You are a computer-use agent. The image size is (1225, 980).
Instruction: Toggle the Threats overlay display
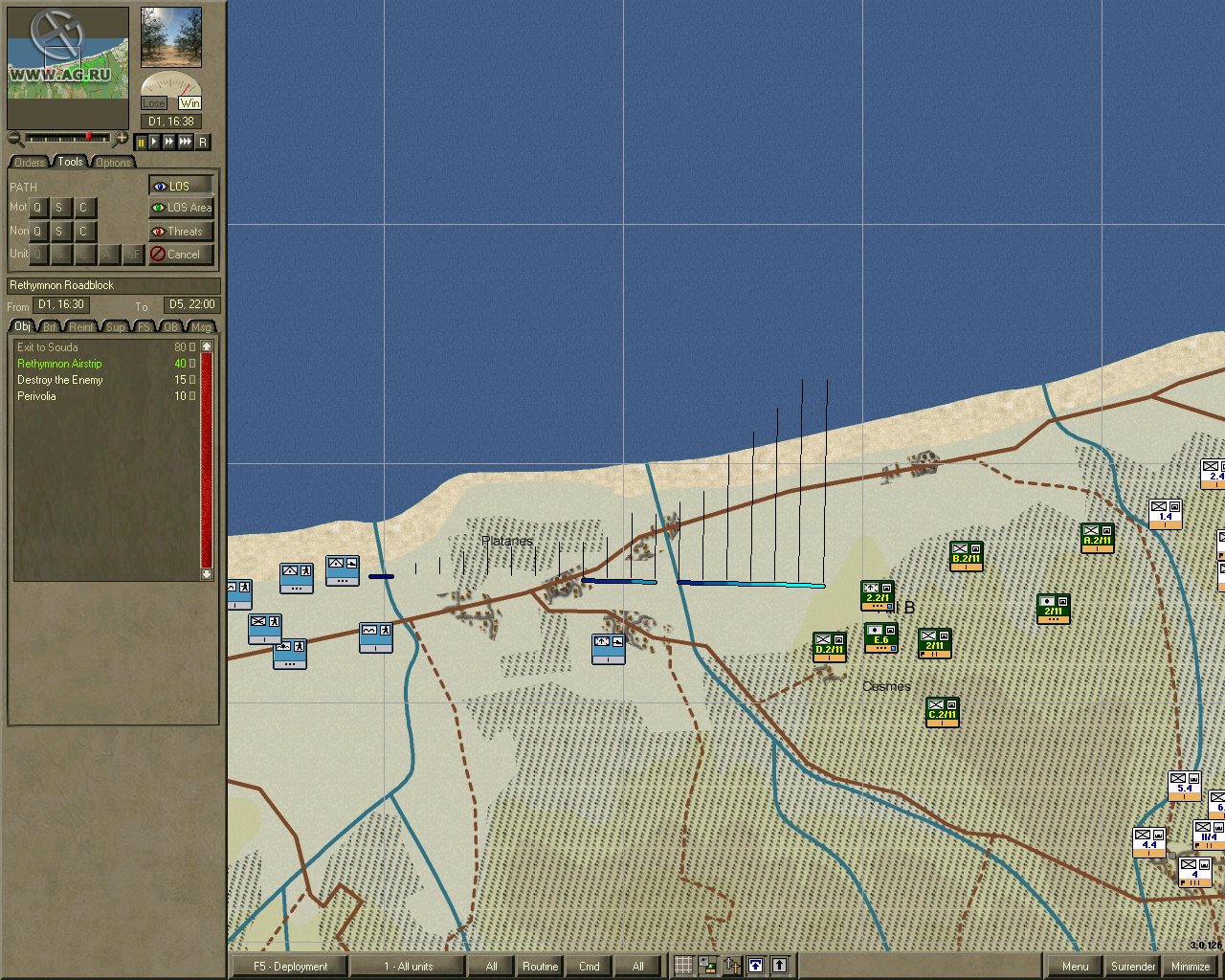(x=180, y=231)
